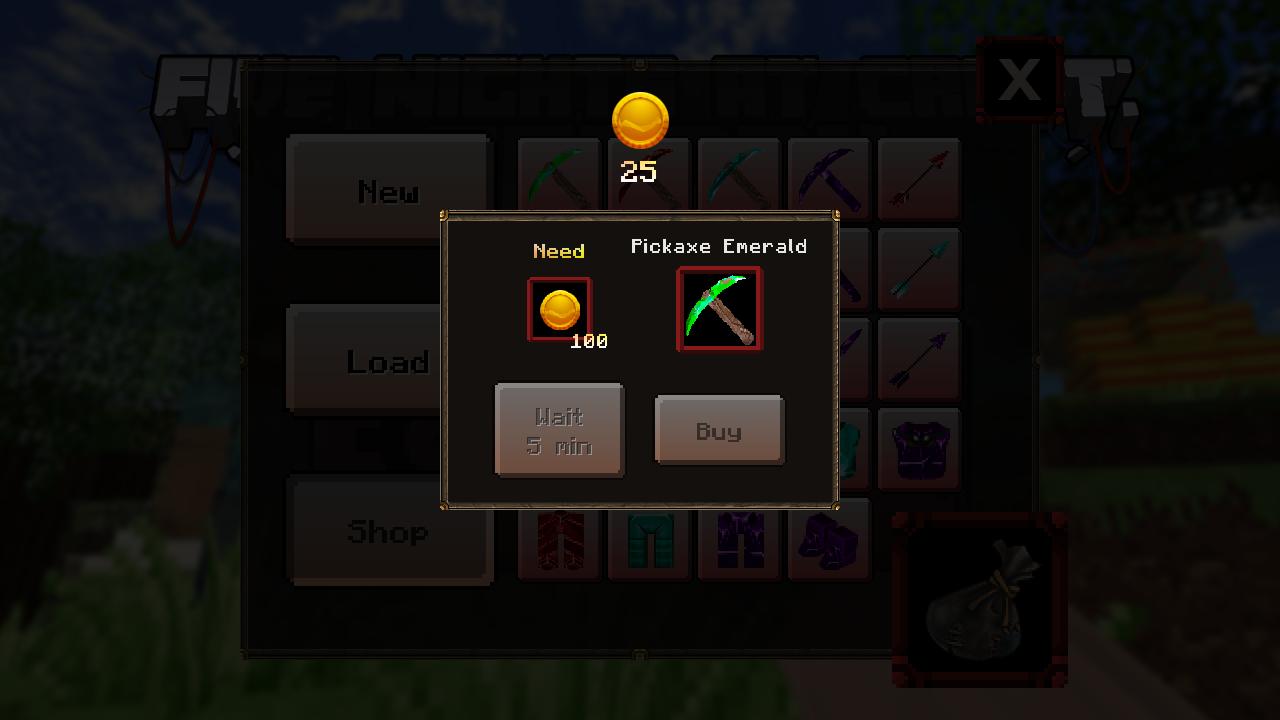Choose the red leggings armor item
Image resolution: width=1280 pixels, height=720 pixels.
pos(559,538)
